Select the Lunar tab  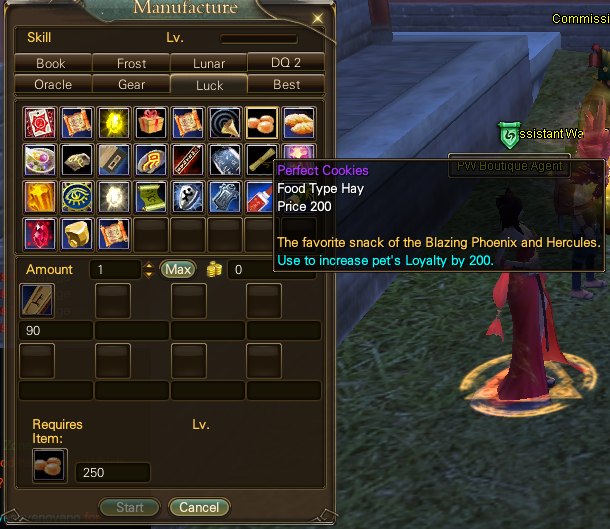(209, 63)
